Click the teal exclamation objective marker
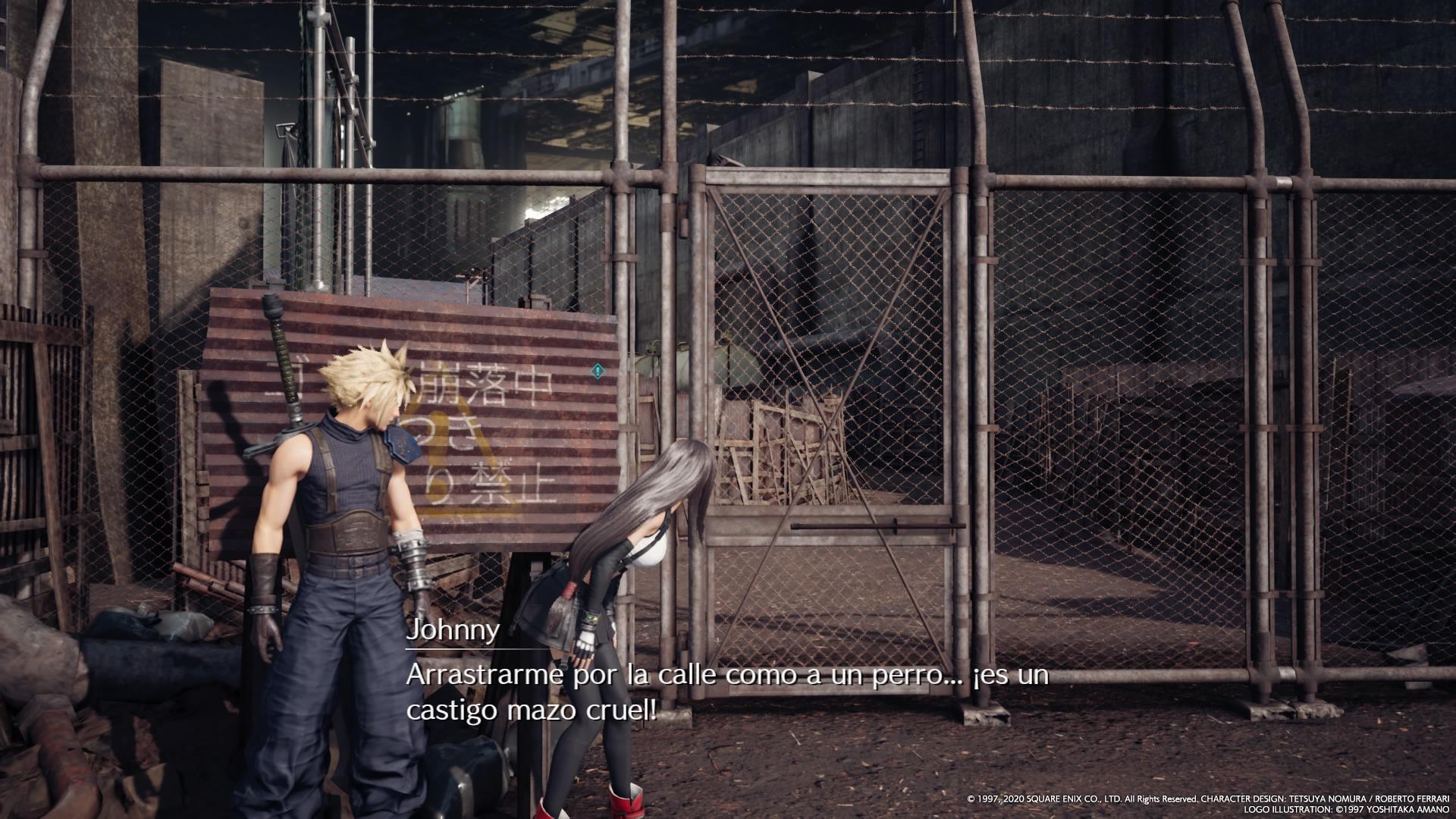The image size is (1456, 819). (x=598, y=371)
